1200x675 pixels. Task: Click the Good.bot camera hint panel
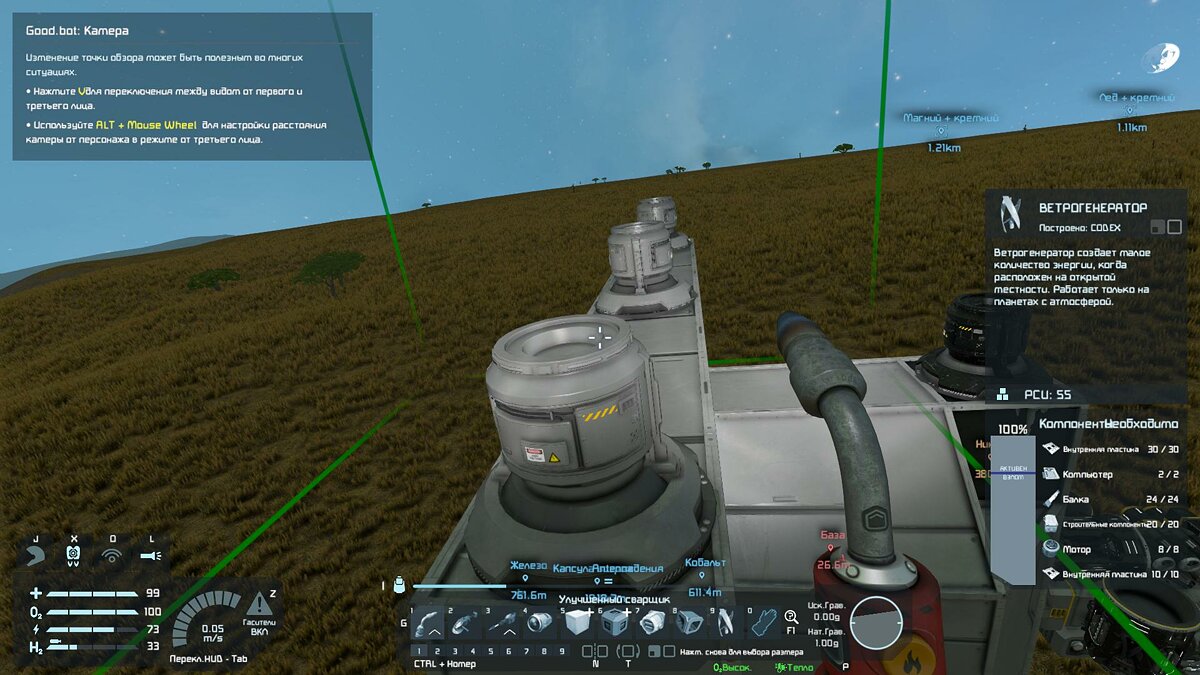pos(192,86)
